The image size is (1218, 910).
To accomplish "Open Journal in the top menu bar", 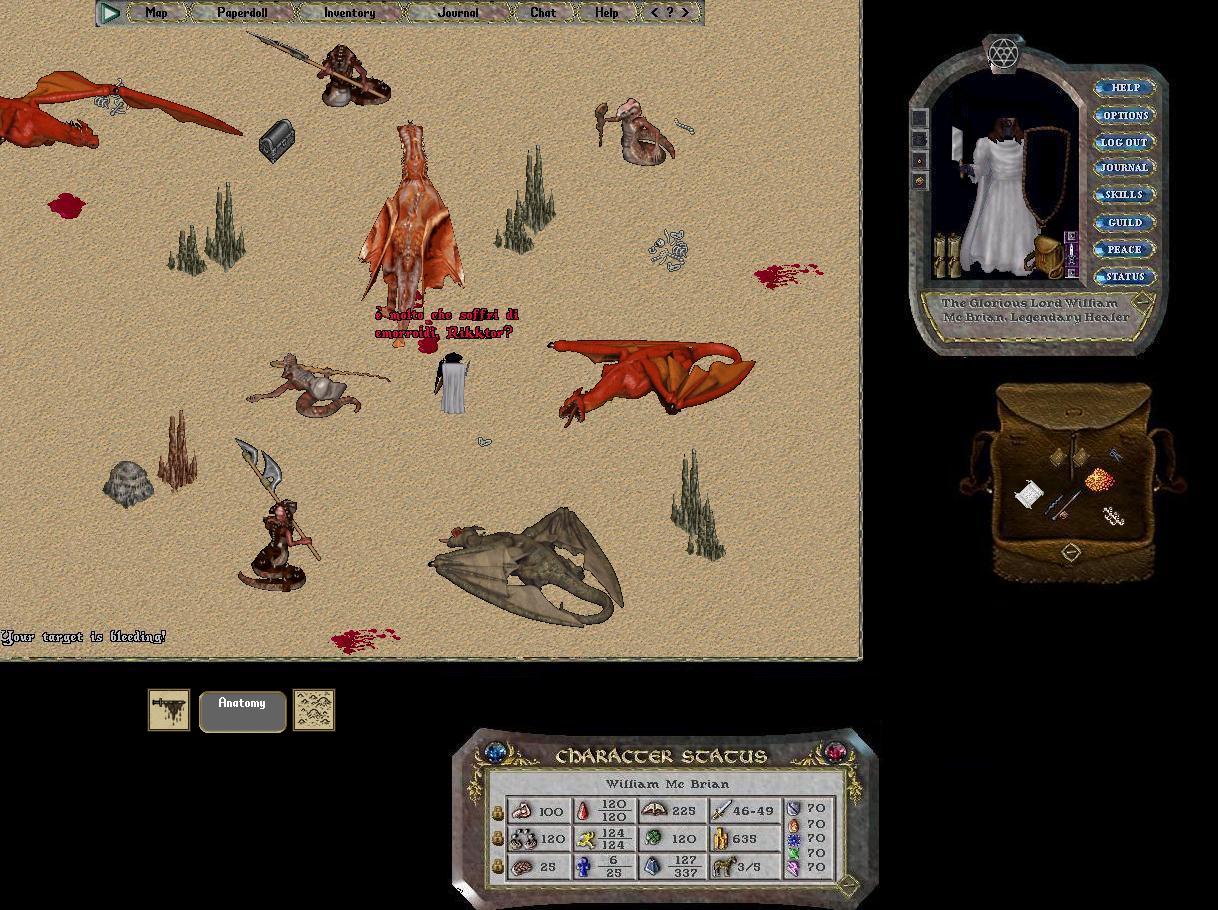I will coord(458,13).
